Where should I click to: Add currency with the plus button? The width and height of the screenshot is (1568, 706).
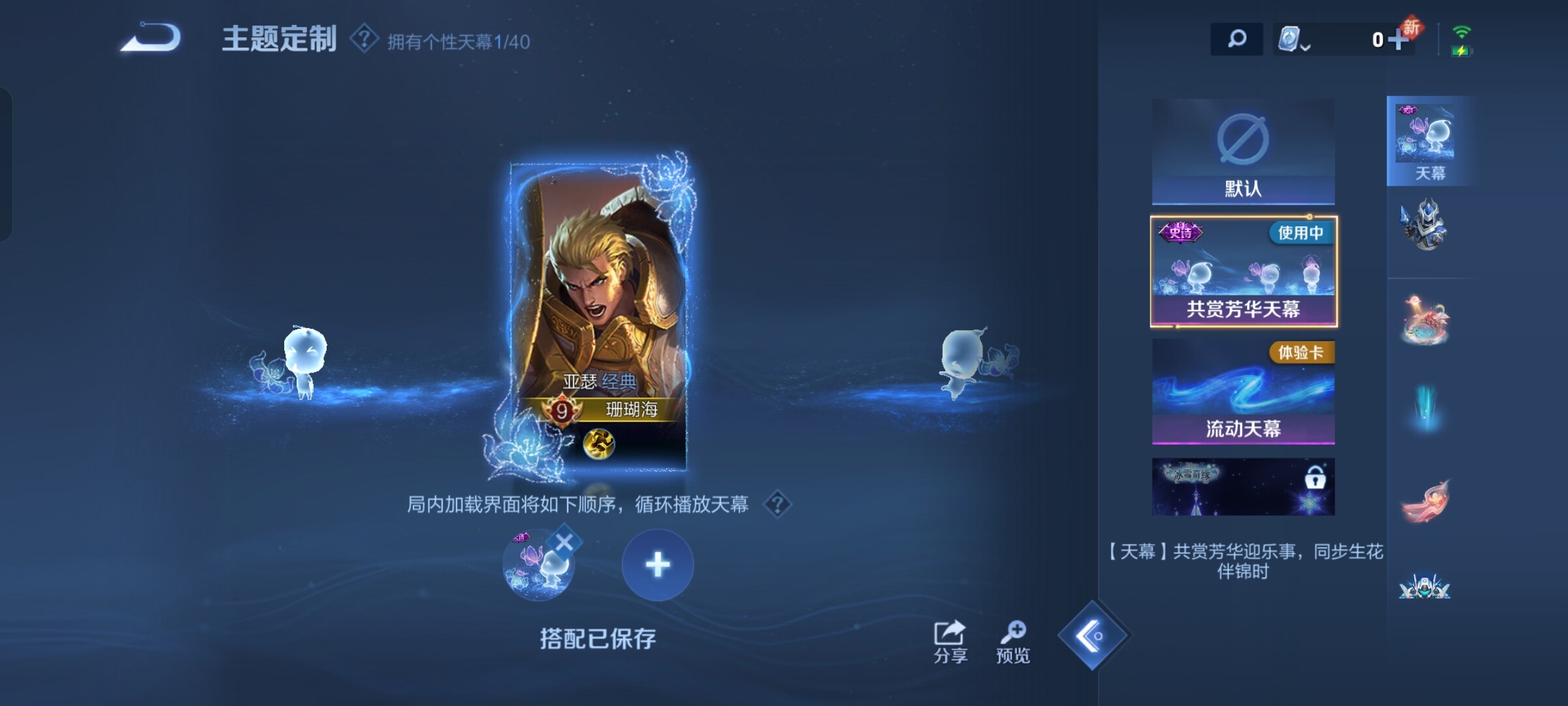pyautogui.click(x=1397, y=41)
